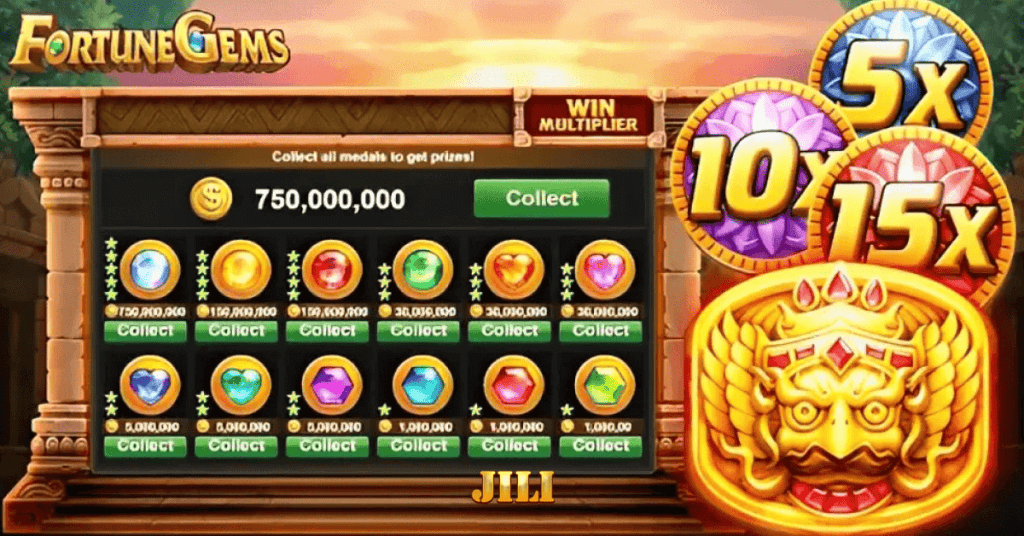Collect the pink heart medal prize

pos(601,331)
